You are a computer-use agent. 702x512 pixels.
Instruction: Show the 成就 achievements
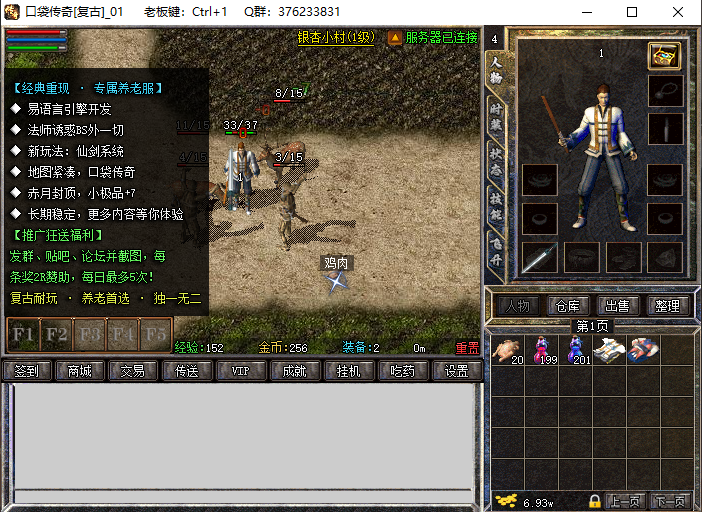click(x=295, y=371)
